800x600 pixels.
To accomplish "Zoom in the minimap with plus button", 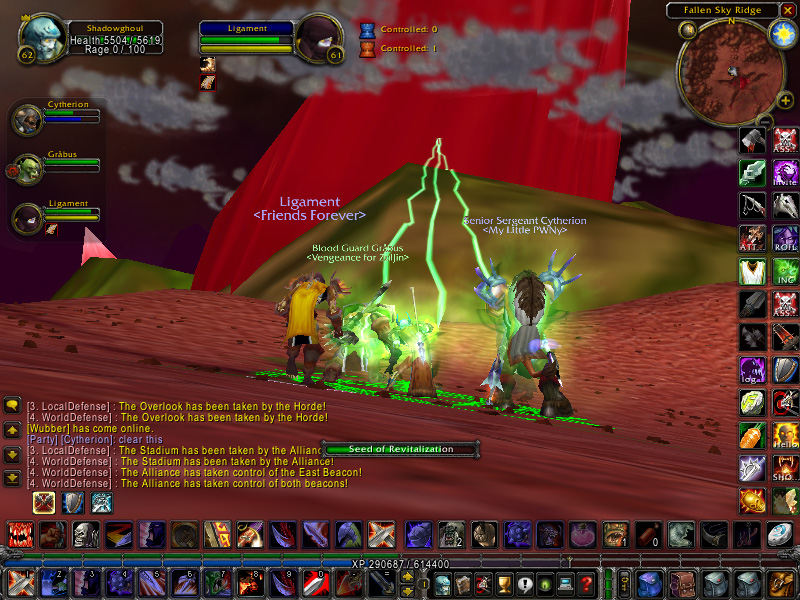I will click(x=785, y=100).
